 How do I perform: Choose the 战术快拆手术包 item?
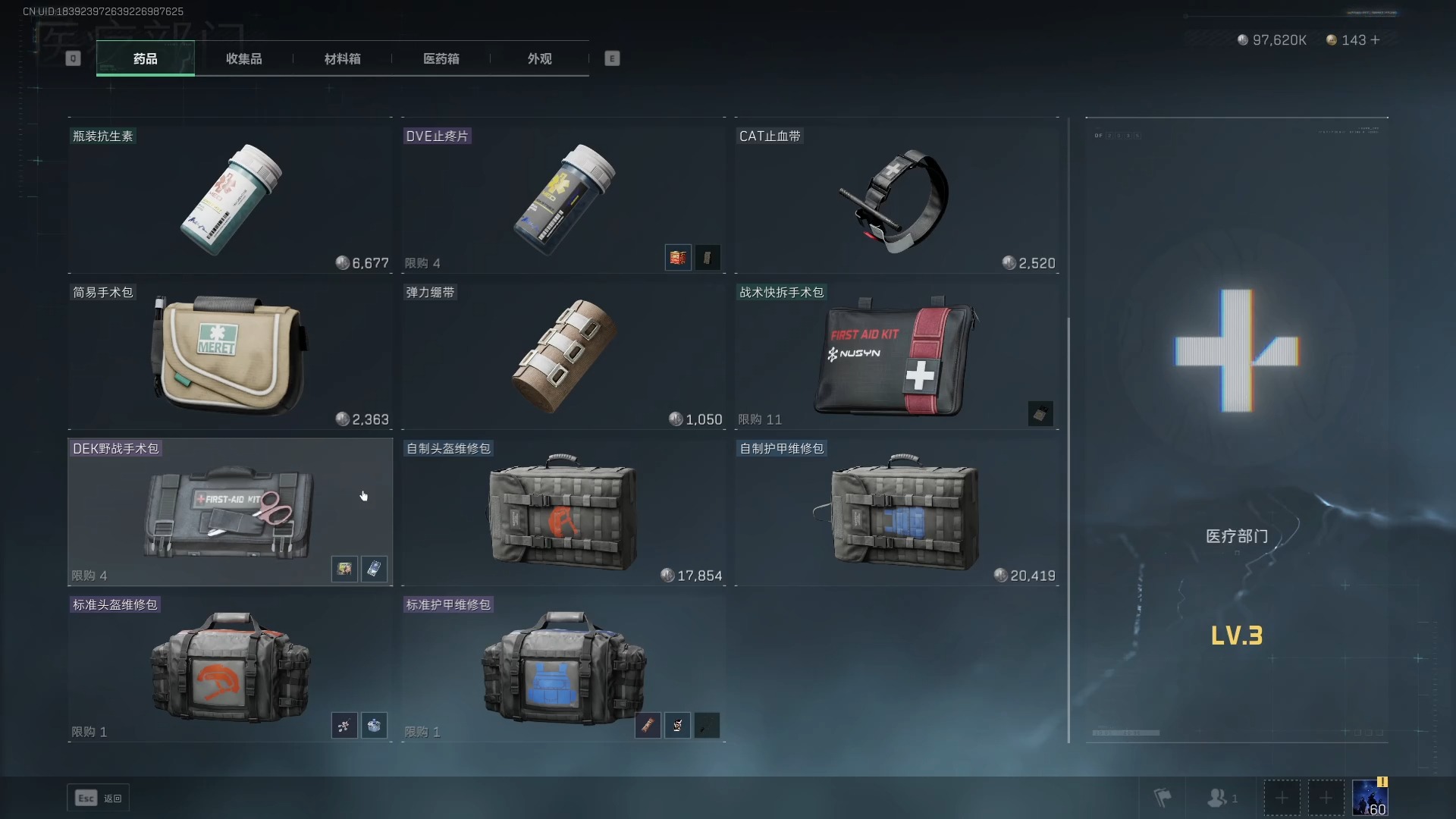point(896,353)
